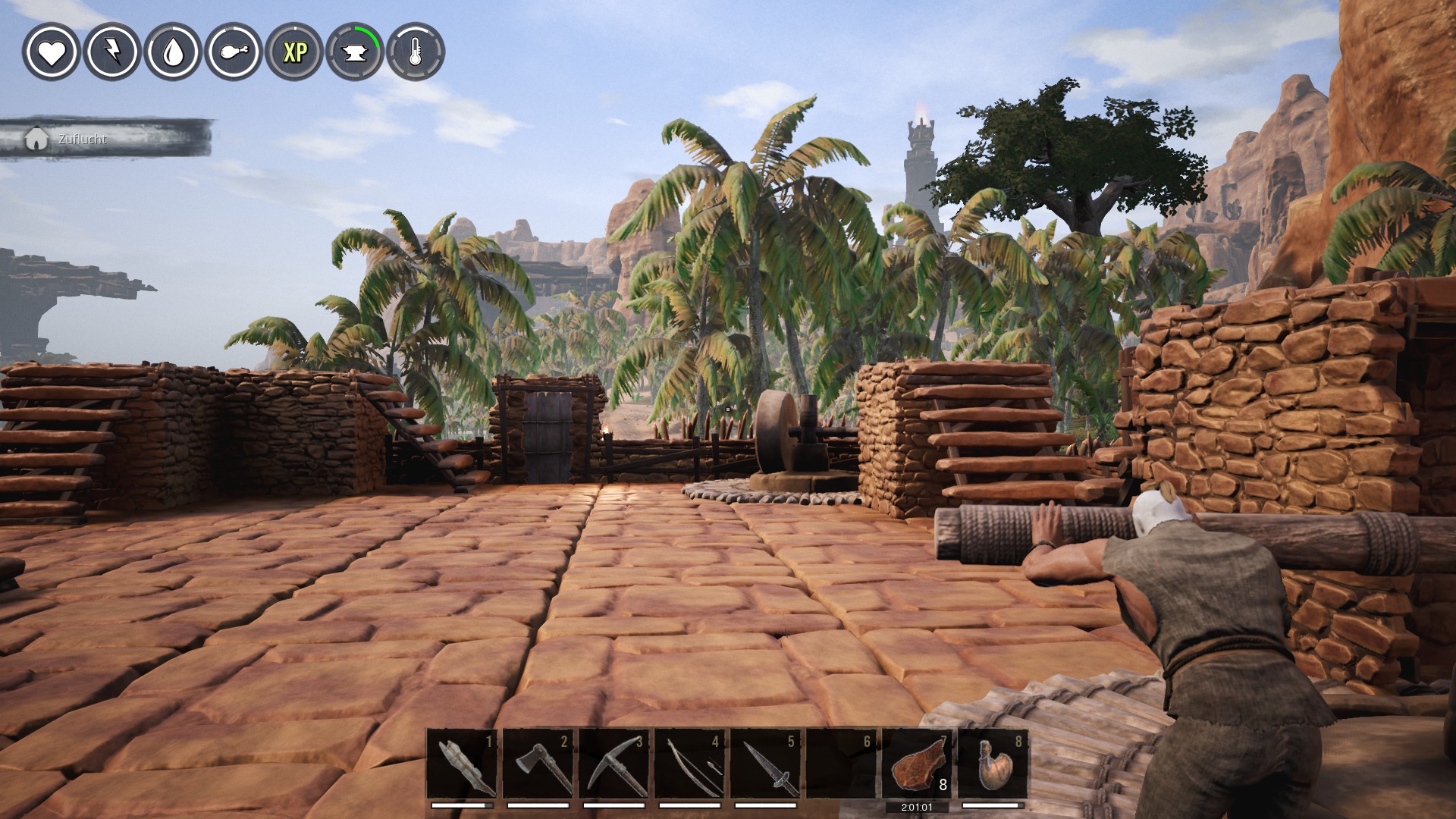The height and width of the screenshot is (819, 1456).
Task: Select the waterskin hotbar slot
Action: point(993,764)
